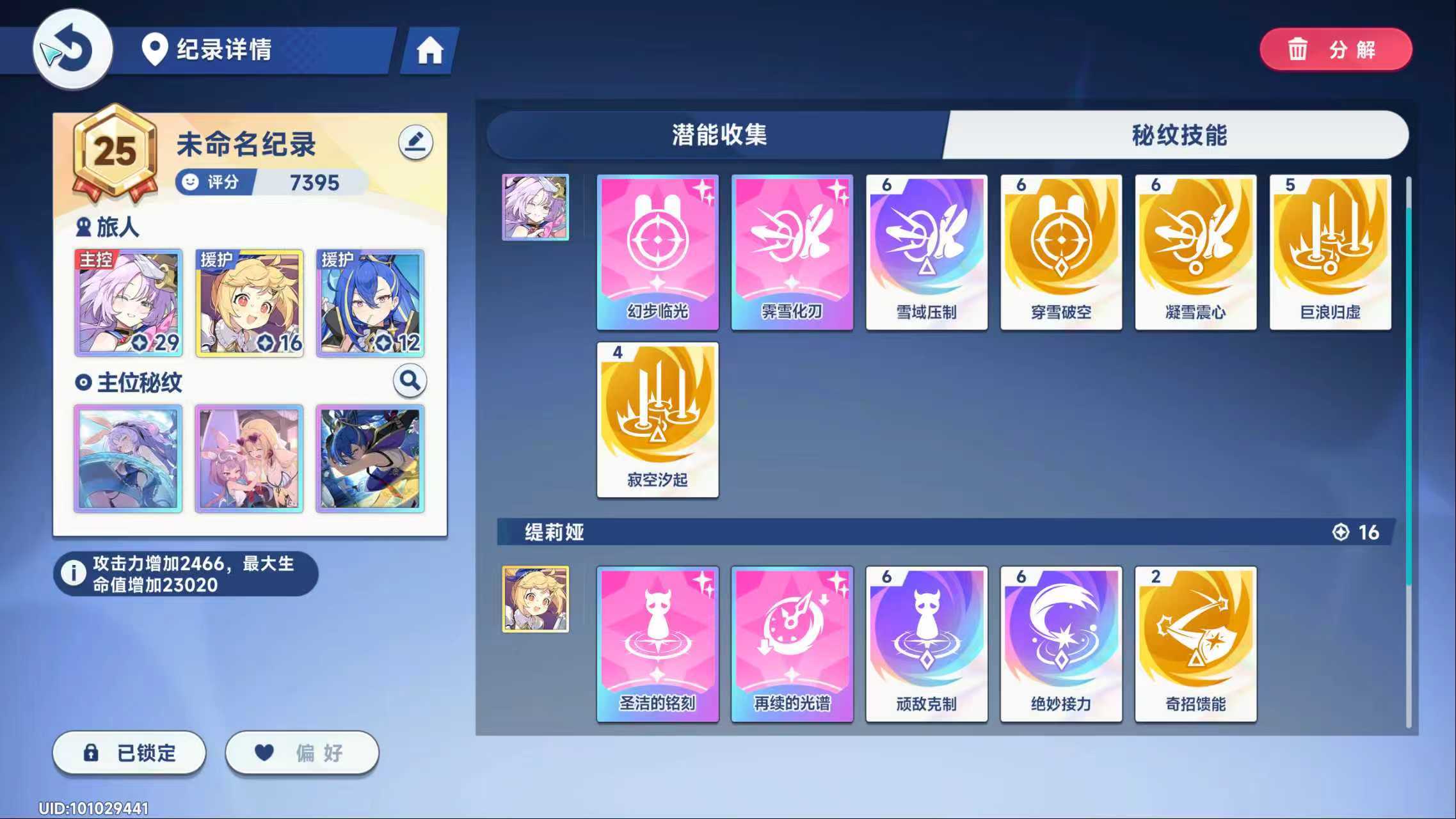The width and height of the screenshot is (1456, 819).
Task: Switch to the 潜能收集 tab
Action: (717, 135)
